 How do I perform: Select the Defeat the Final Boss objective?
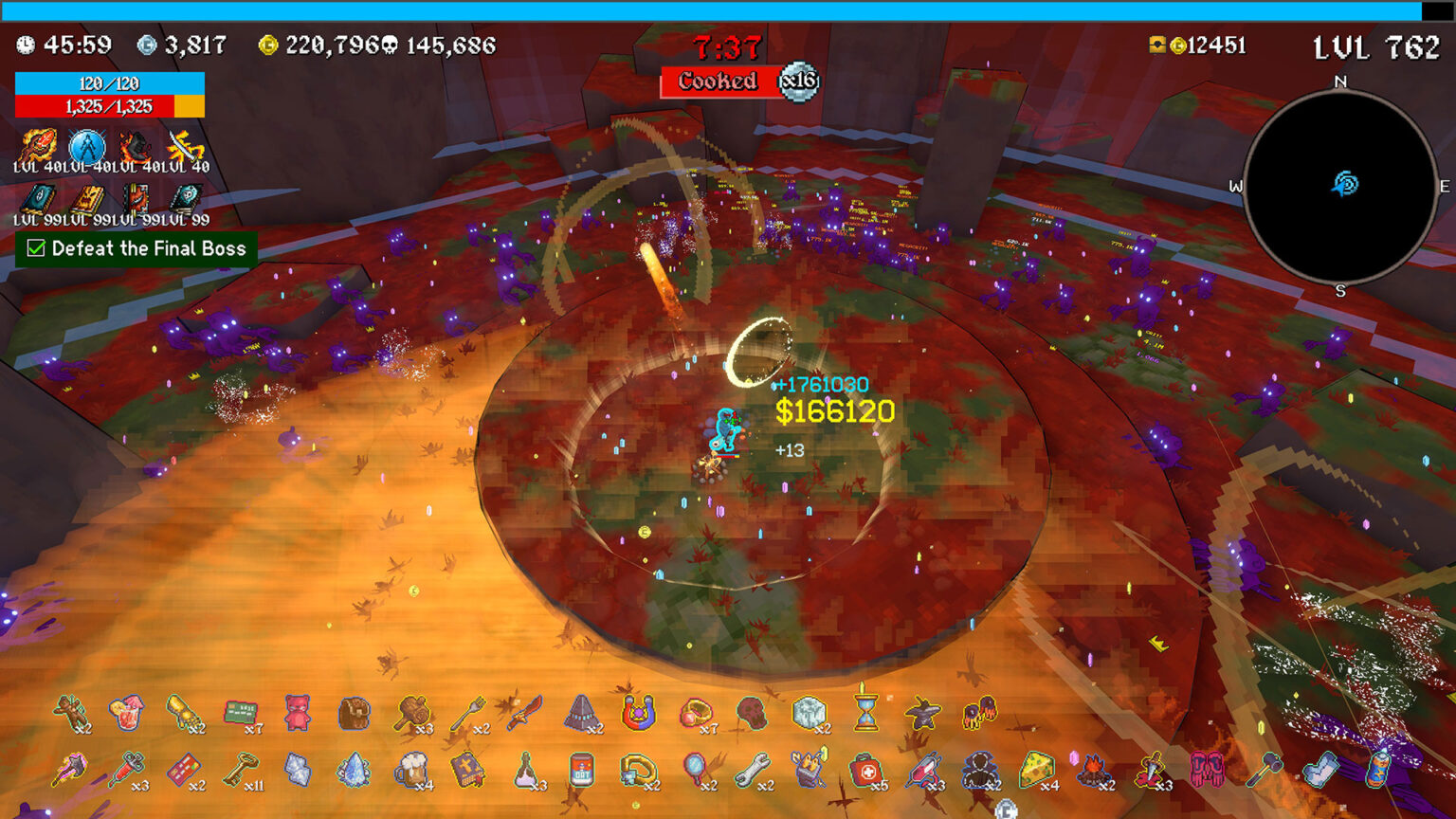pos(136,249)
